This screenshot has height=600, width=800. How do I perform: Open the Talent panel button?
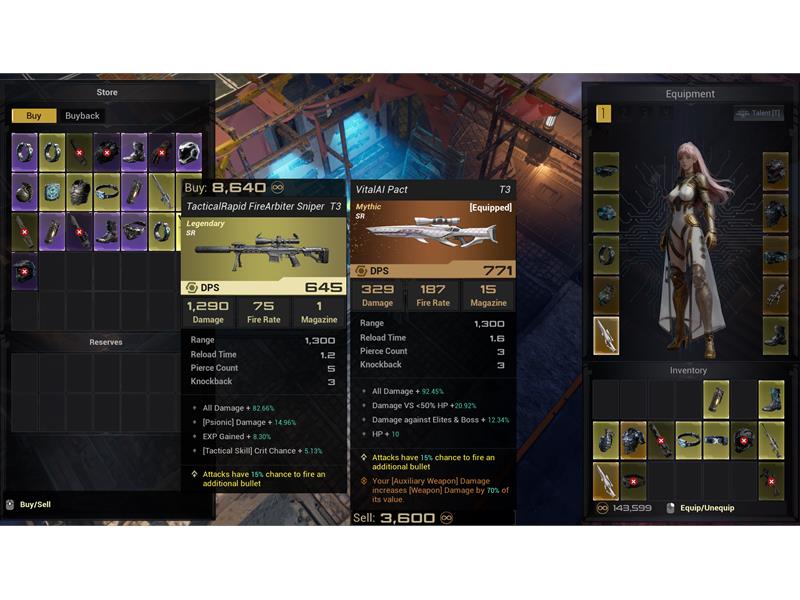[x=758, y=114]
